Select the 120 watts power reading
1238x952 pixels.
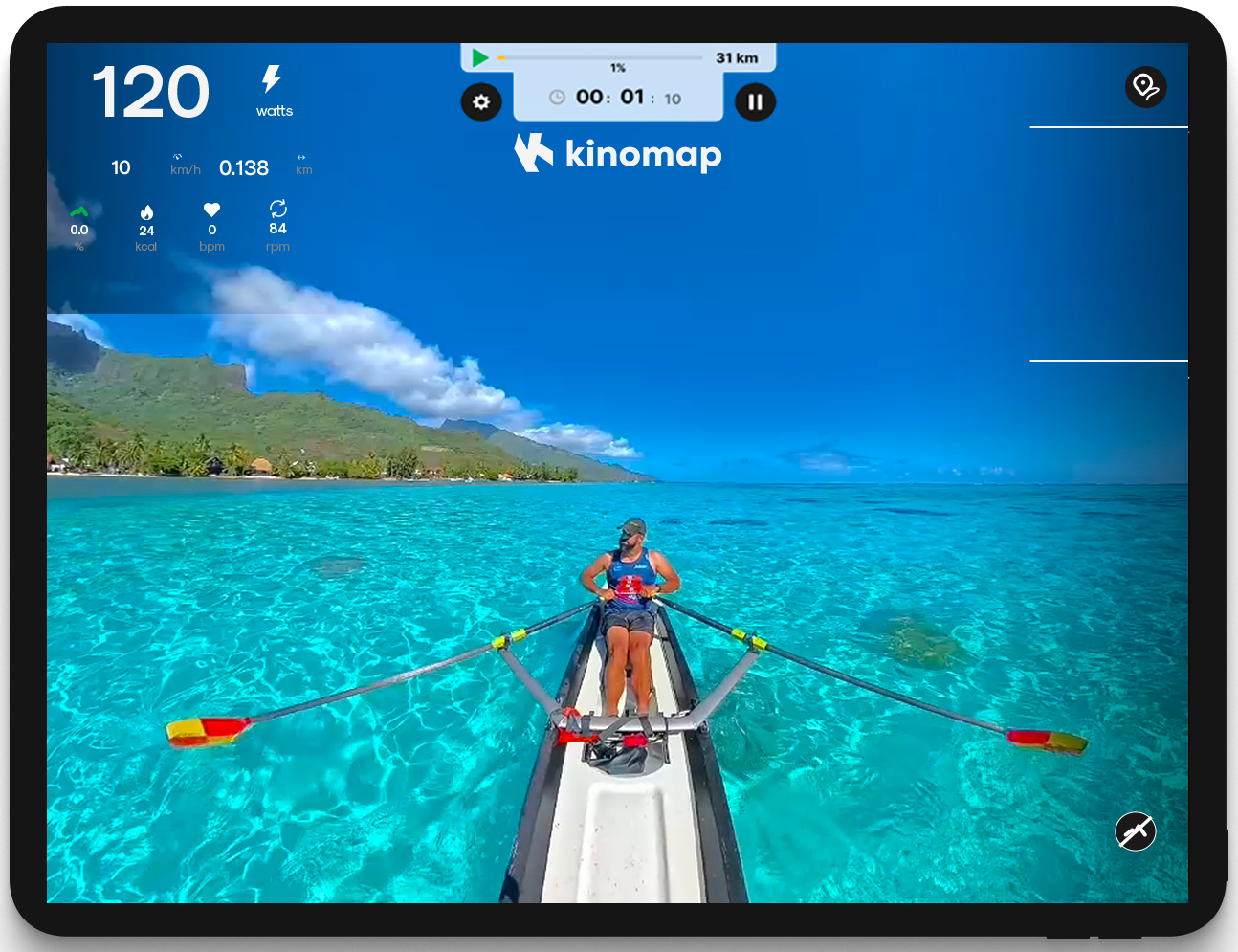(x=151, y=91)
